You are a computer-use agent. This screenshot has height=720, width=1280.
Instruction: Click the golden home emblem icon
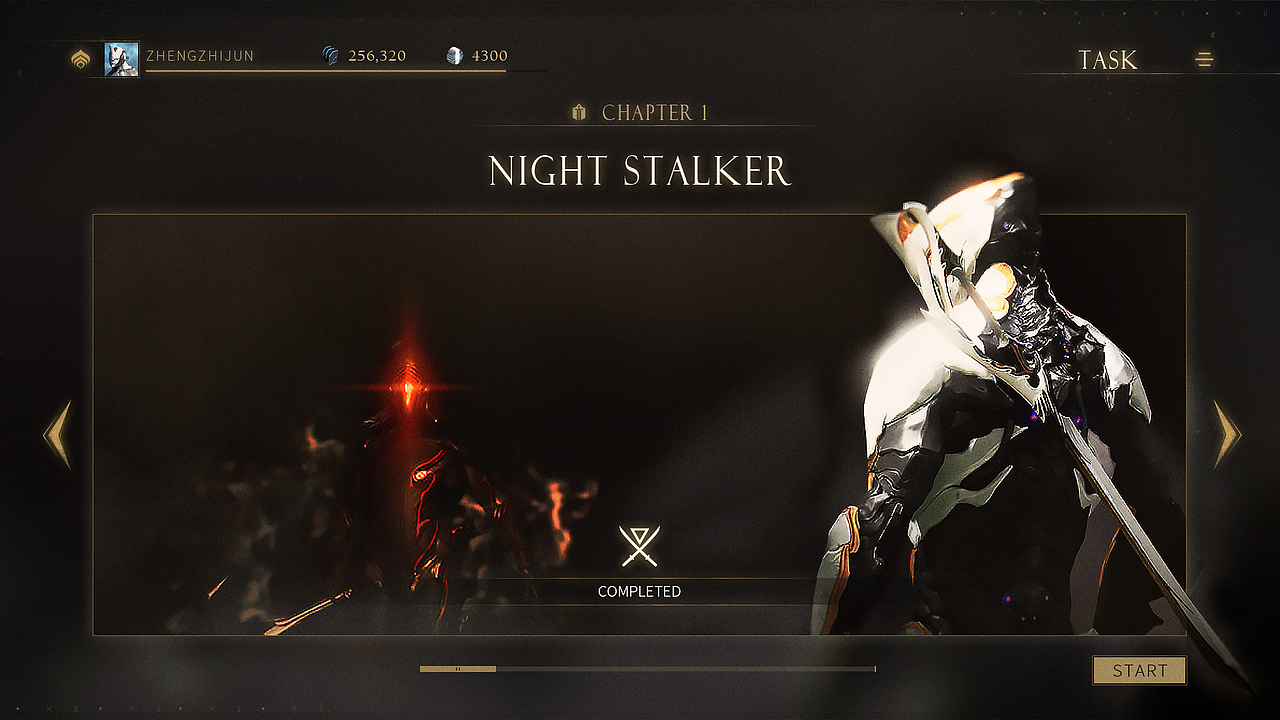(79, 60)
